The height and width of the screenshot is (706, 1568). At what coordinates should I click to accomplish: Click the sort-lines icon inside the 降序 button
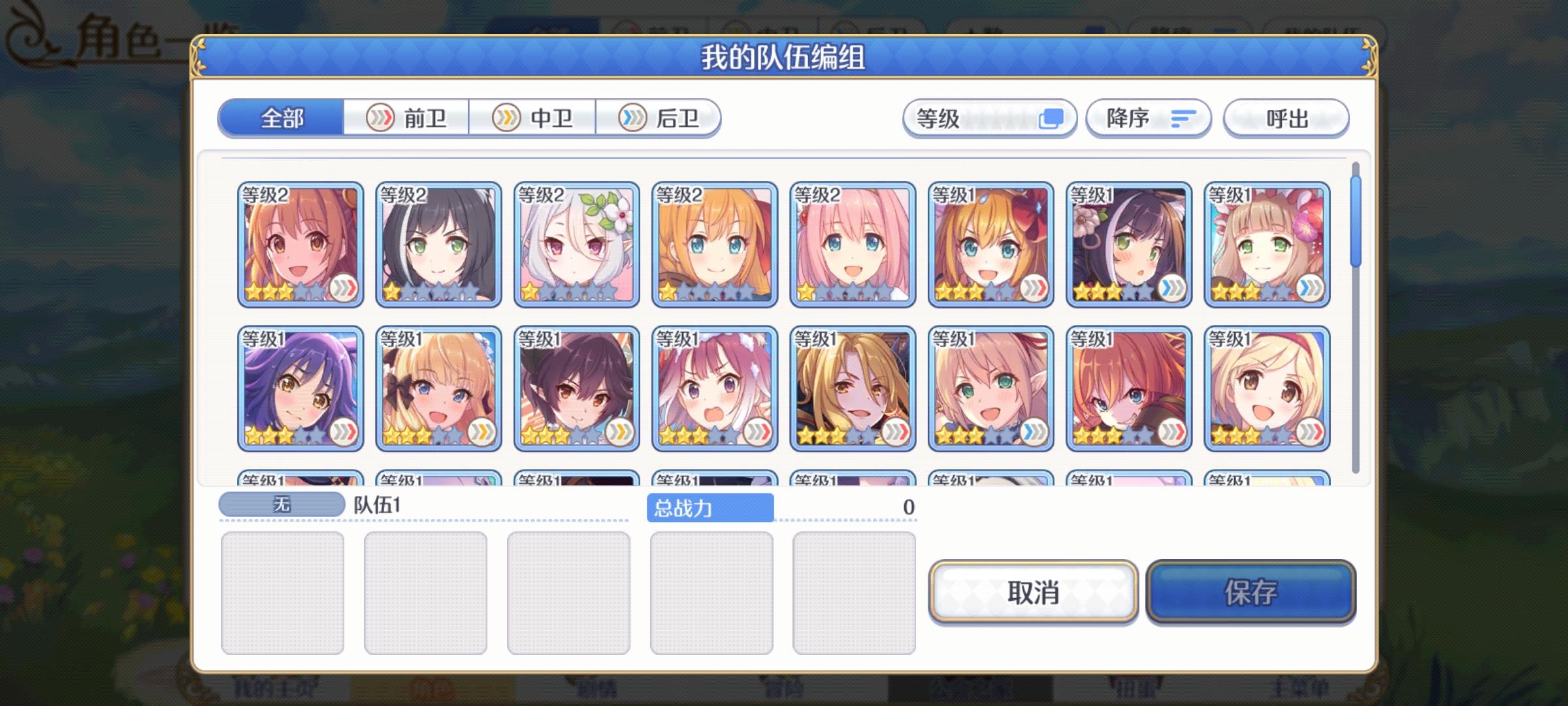[x=1181, y=118]
